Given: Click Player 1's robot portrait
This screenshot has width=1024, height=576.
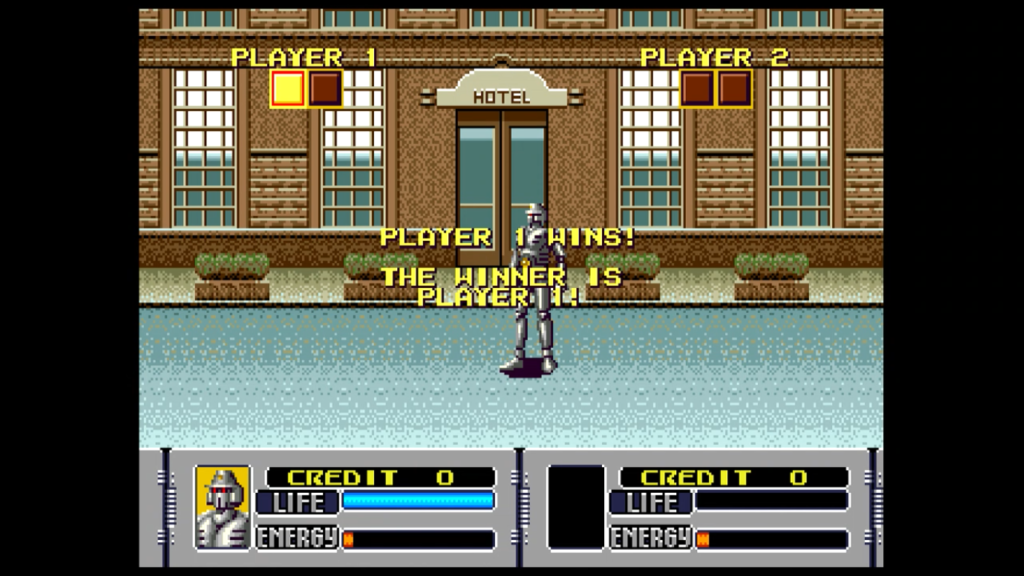Looking at the screenshot, I should (222, 507).
